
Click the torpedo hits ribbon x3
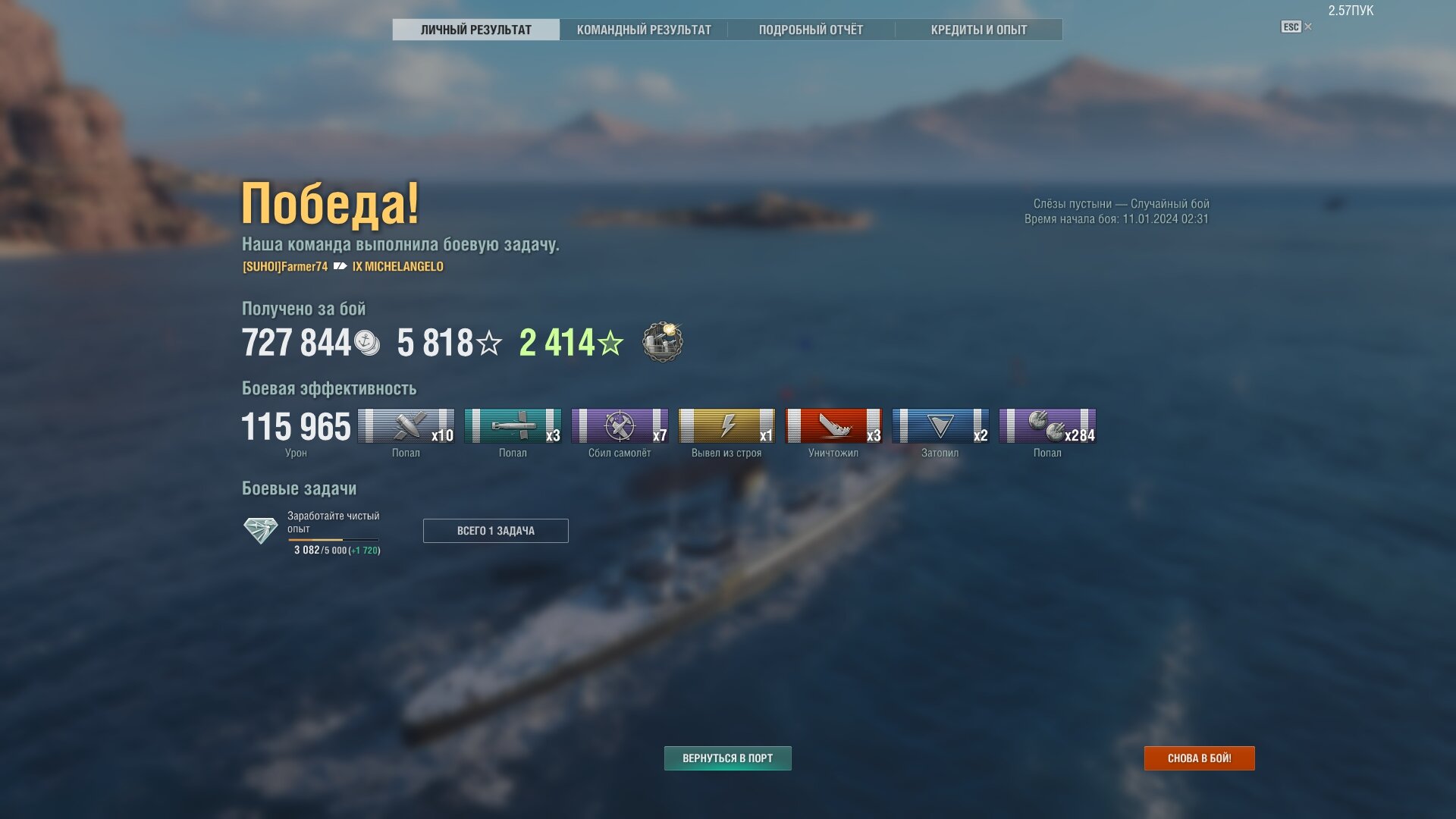click(513, 426)
